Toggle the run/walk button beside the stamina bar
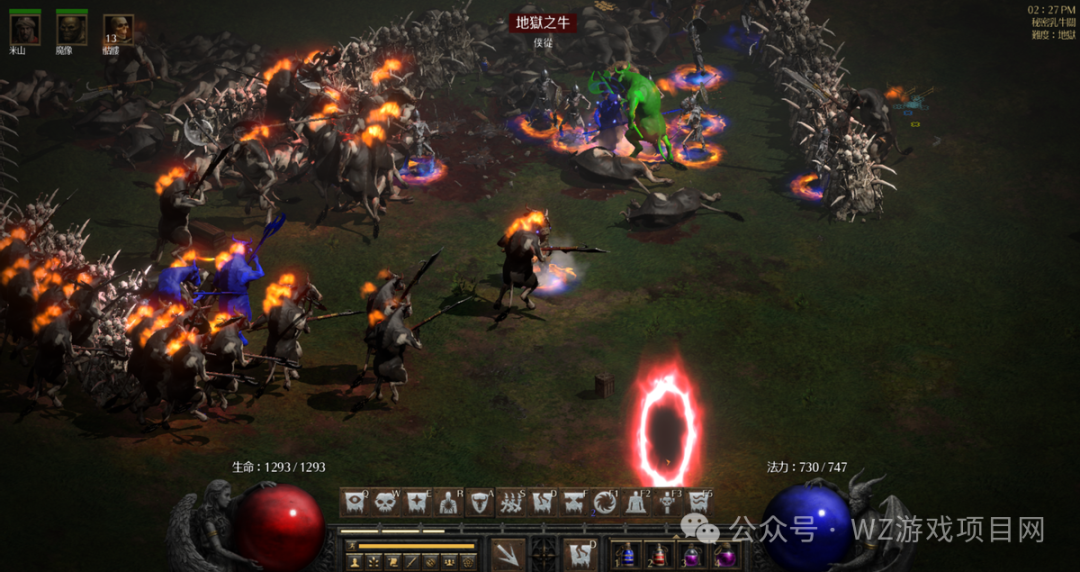Screen dimensions: 1080x572 pos(351,546)
